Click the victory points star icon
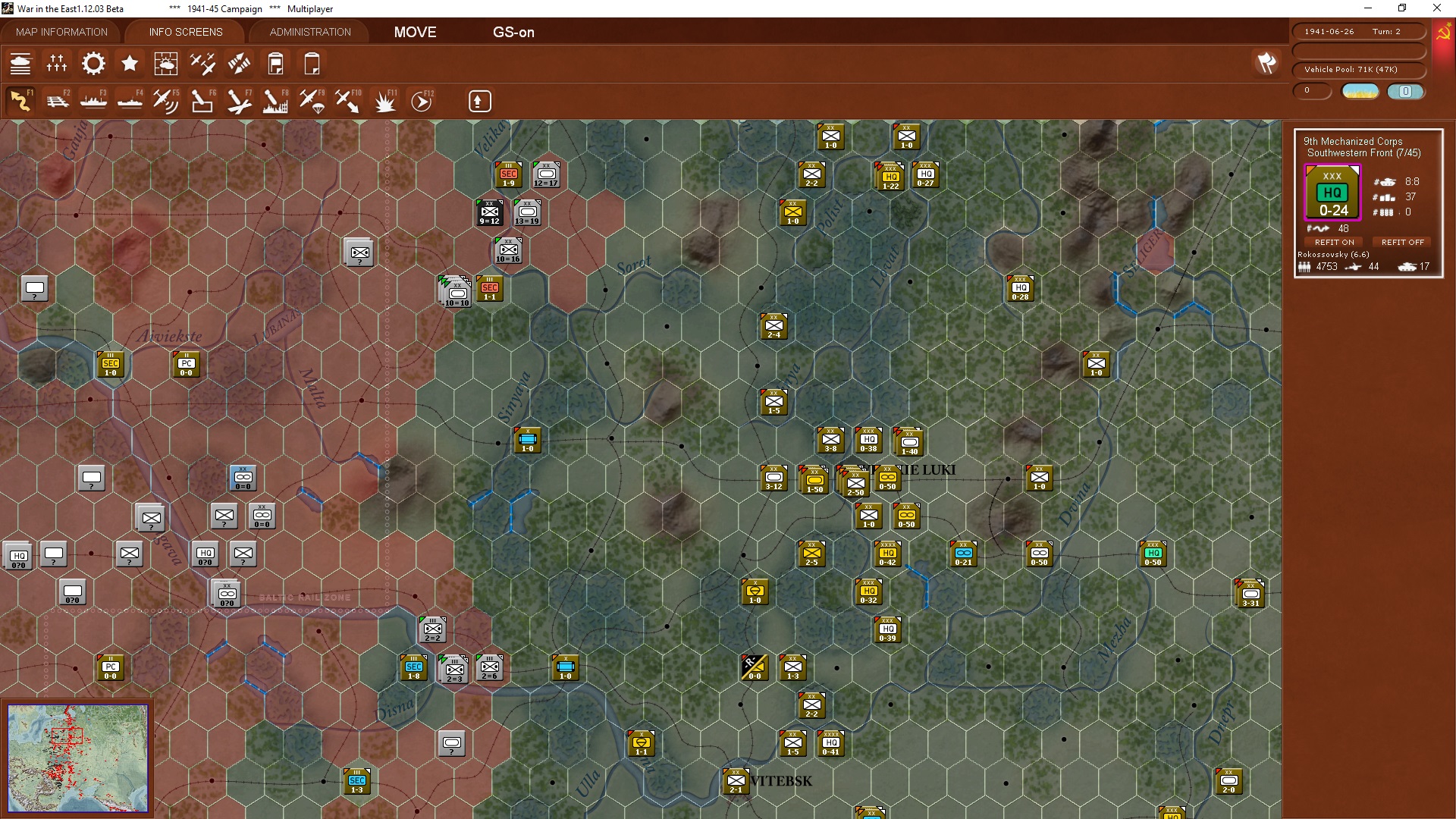Image resolution: width=1456 pixels, height=819 pixels. coord(130,64)
